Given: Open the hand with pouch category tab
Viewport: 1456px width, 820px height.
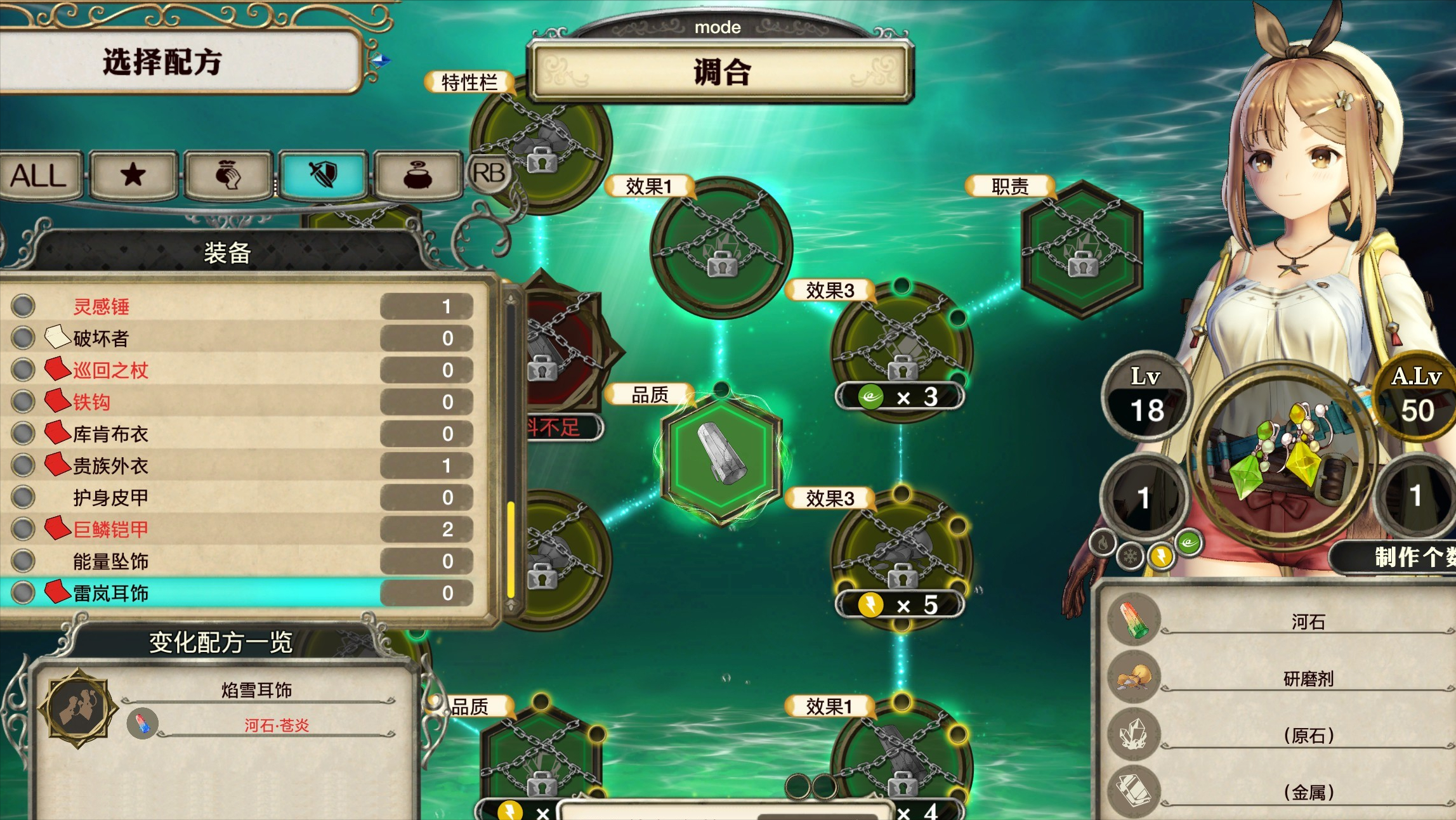Looking at the screenshot, I should [x=228, y=175].
